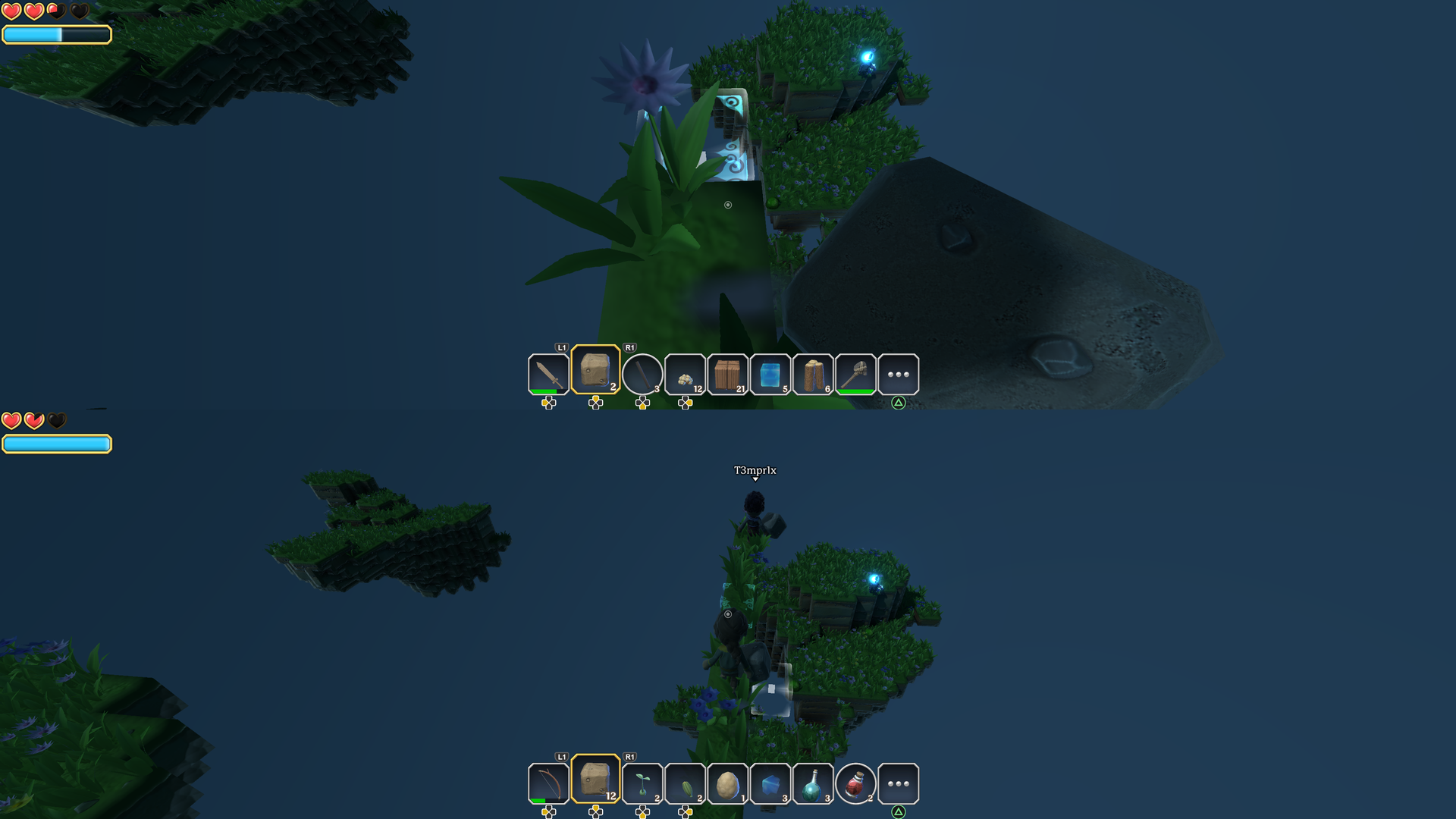This screenshot has height=819, width=1456.
Task: Select the red health potion
Action: (x=855, y=783)
